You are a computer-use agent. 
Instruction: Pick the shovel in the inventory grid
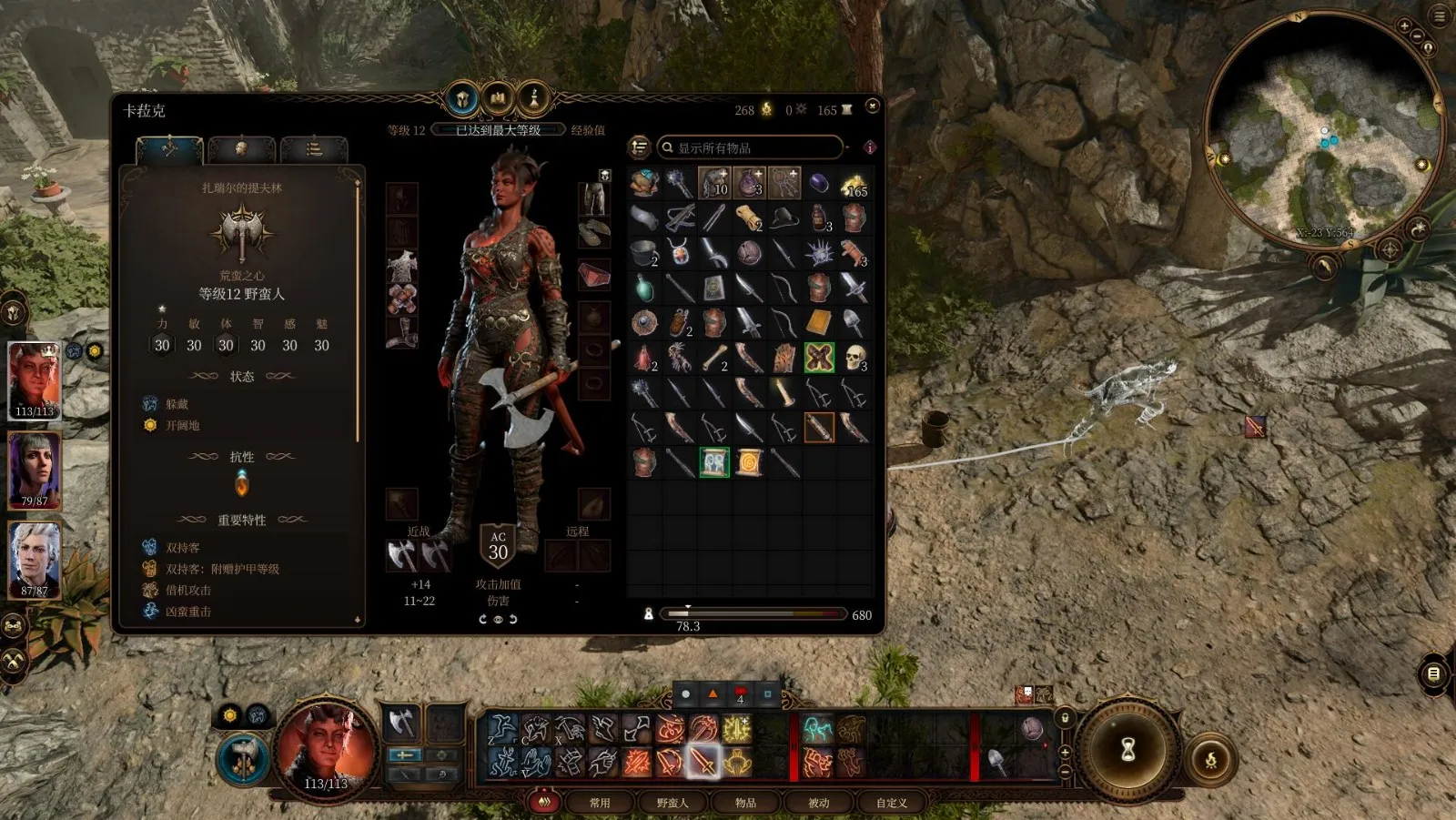[x=854, y=322]
